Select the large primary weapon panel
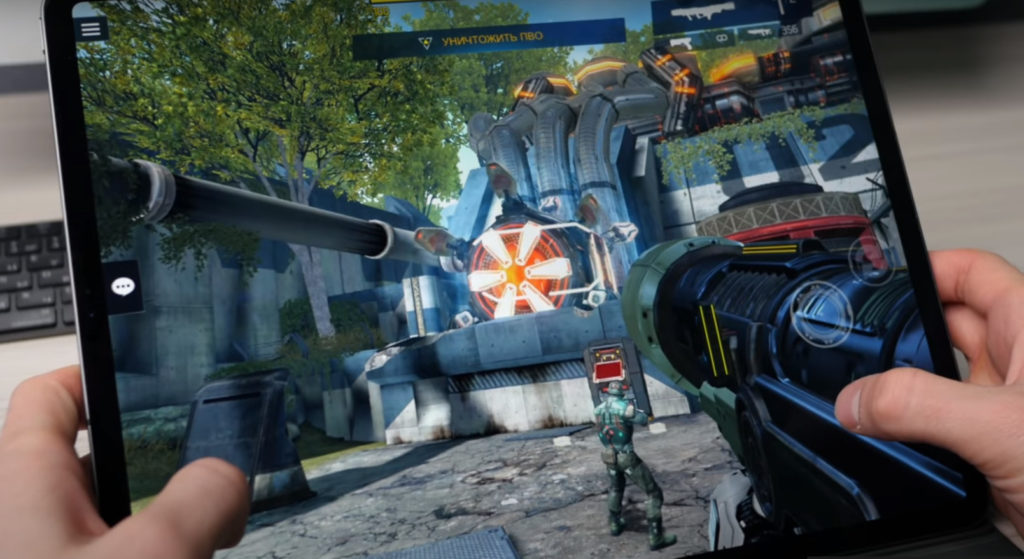1024x559 pixels. (x=714, y=15)
